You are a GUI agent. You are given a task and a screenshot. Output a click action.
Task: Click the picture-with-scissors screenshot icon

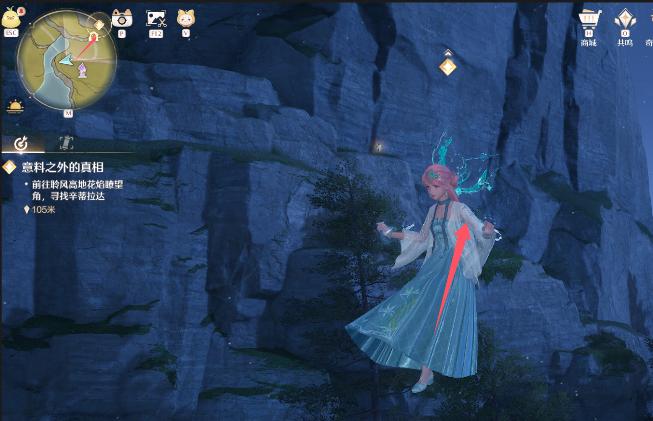(155, 18)
